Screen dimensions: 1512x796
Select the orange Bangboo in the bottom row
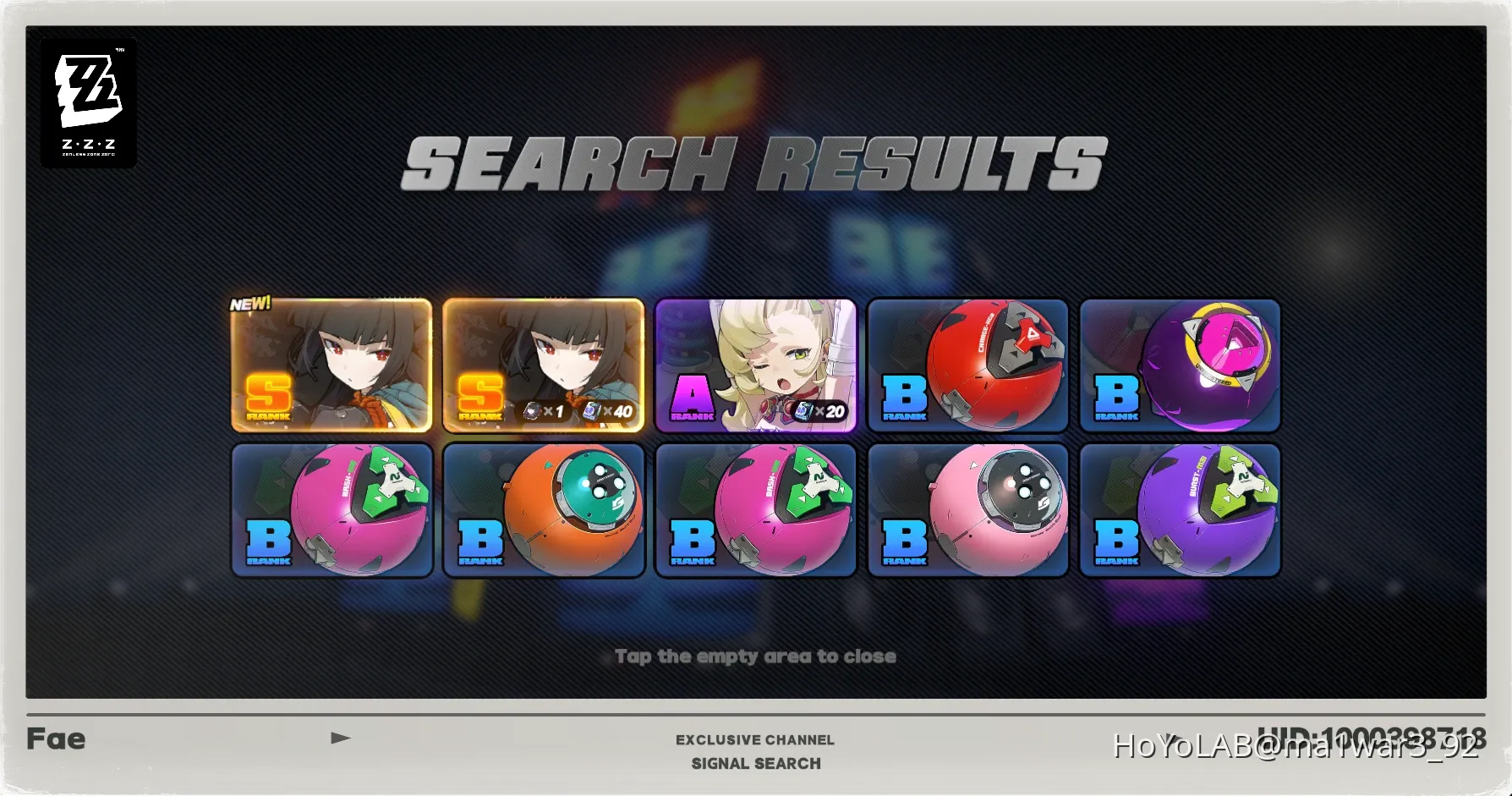tap(544, 510)
